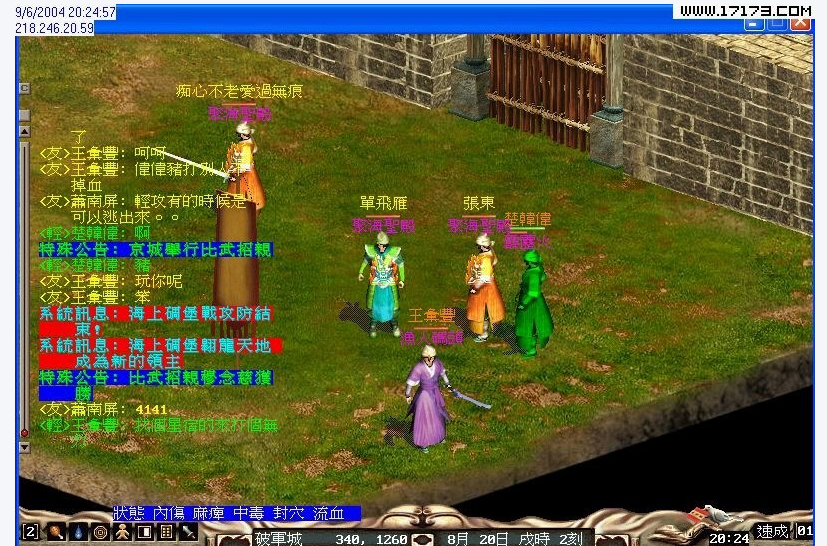Open the grid table icon
Viewport: 827px width, 546px height.
[166, 532]
